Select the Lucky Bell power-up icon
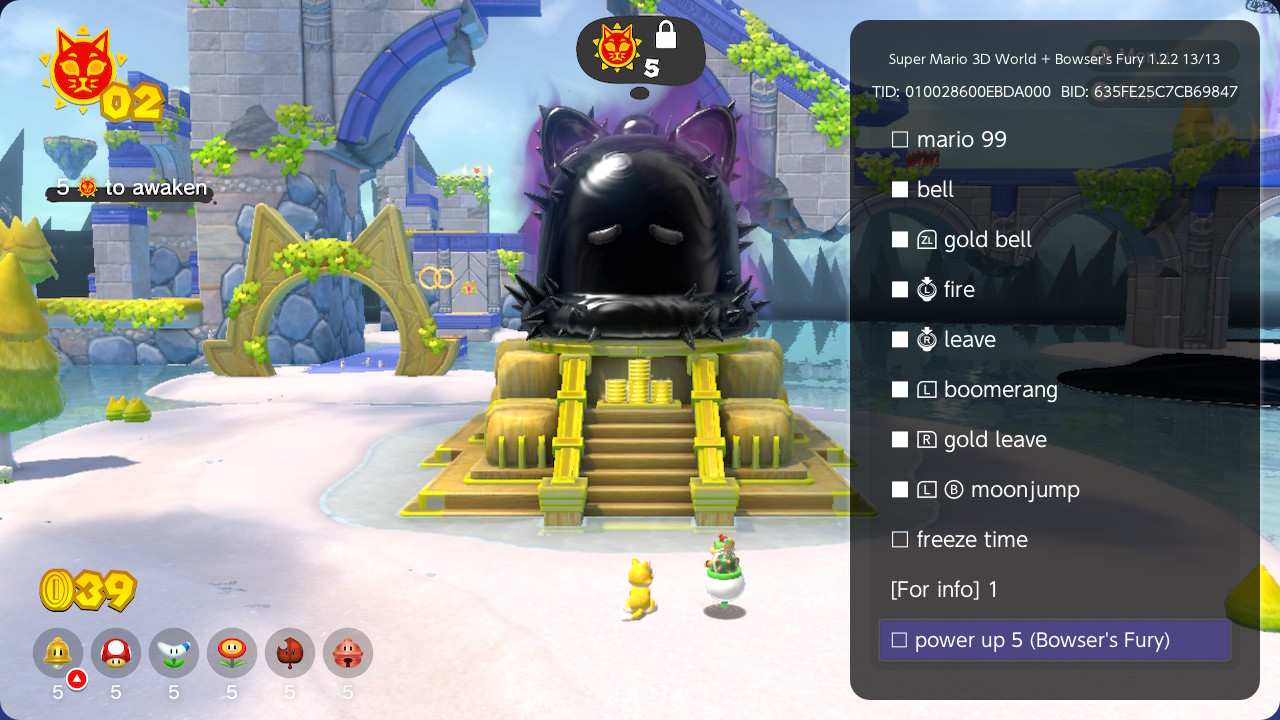The image size is (1280, 720). click(x=347, y=653)
